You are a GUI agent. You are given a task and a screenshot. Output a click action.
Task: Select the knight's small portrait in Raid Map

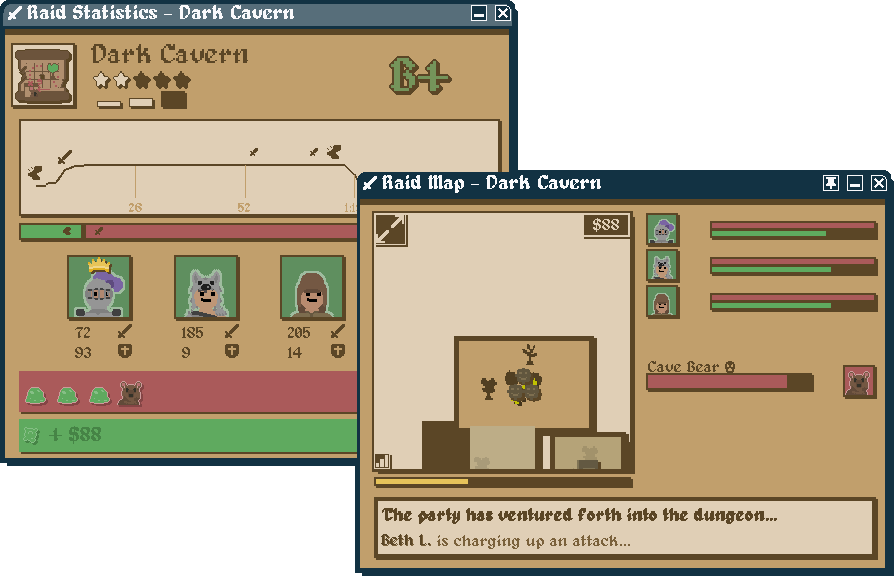[x=662, y=230]
